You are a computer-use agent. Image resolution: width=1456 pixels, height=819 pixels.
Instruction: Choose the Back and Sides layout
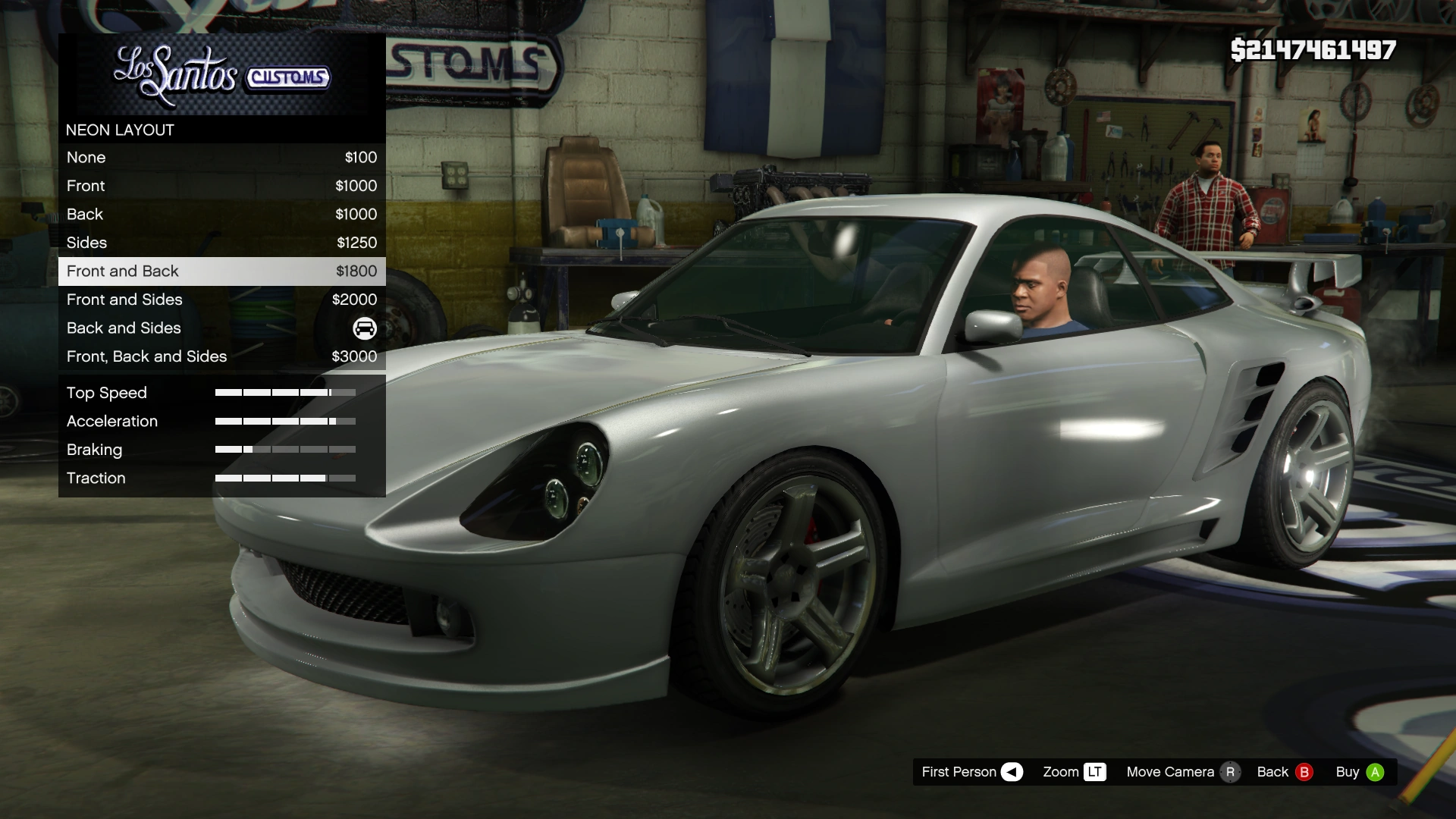tap(221, 328)
